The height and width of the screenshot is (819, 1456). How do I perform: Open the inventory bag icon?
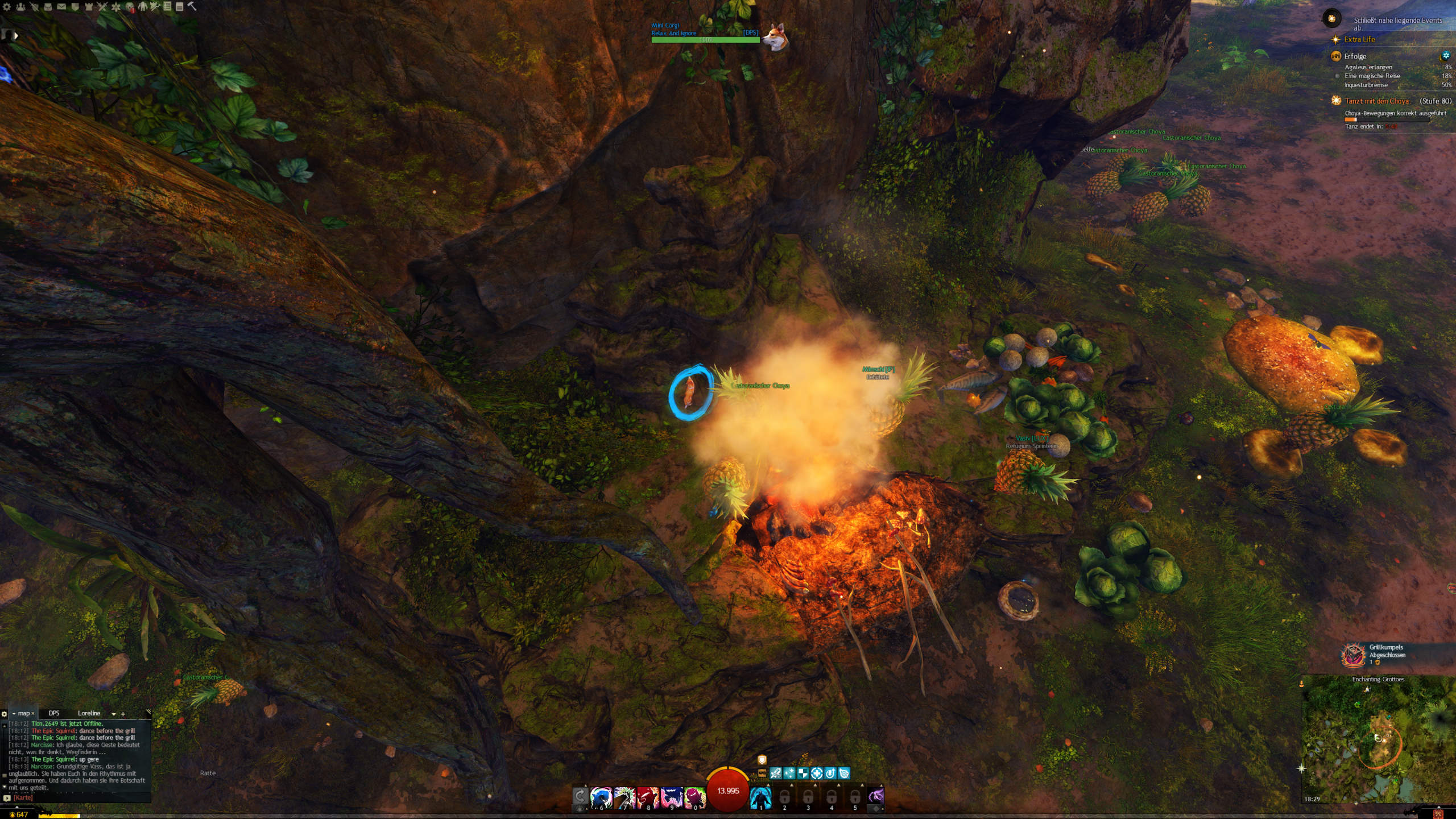(x=48, y=7)
